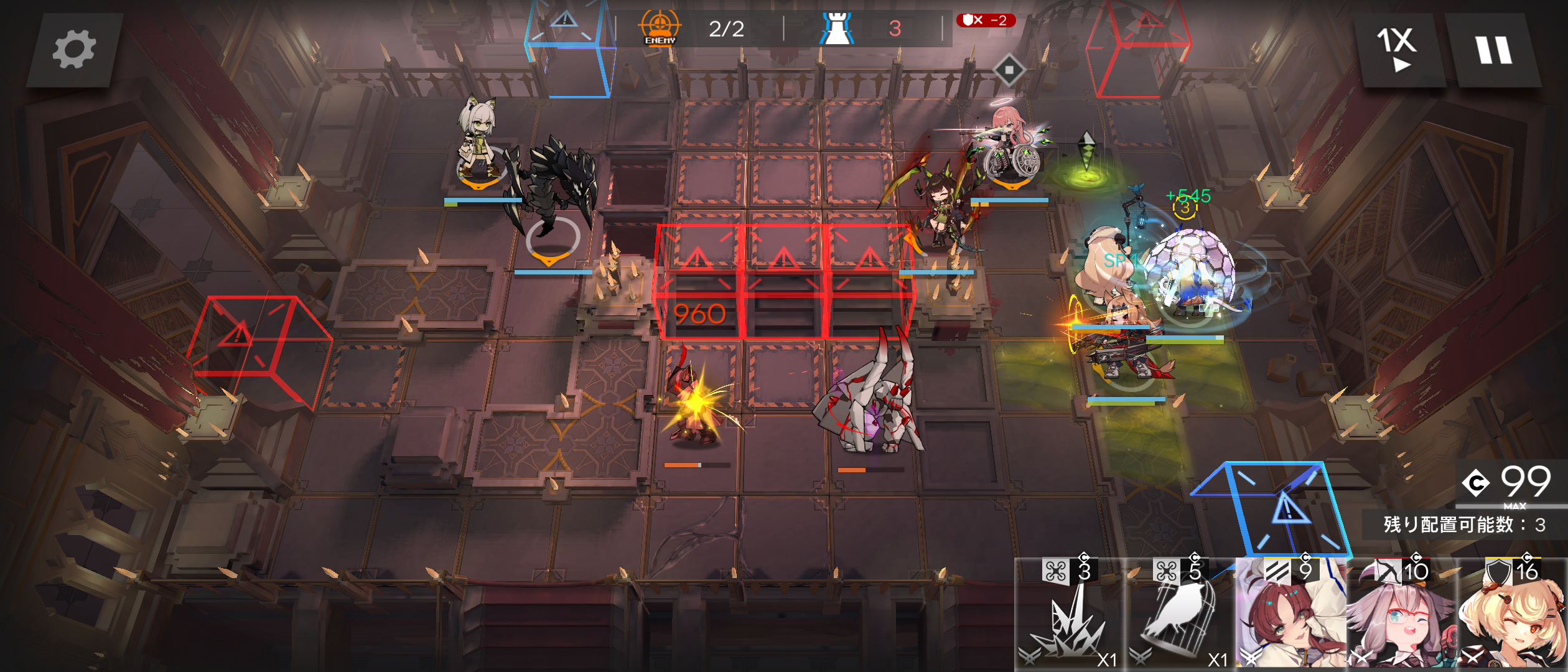
Task: Open the settings gear menu
Action: [73, 50]
